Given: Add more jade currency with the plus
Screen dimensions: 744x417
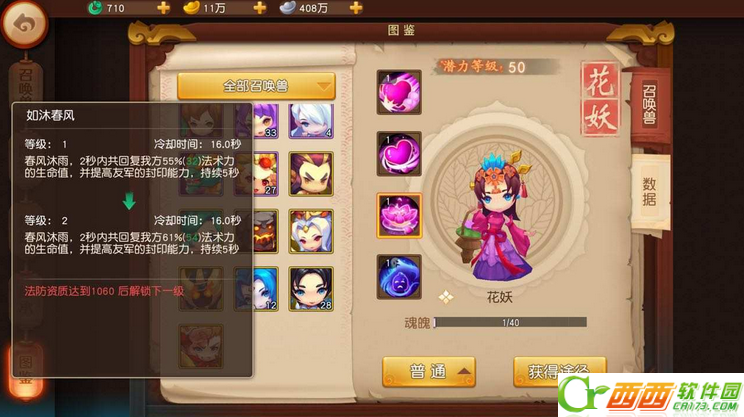Looking at the screenshot, I should click(163, 8).
